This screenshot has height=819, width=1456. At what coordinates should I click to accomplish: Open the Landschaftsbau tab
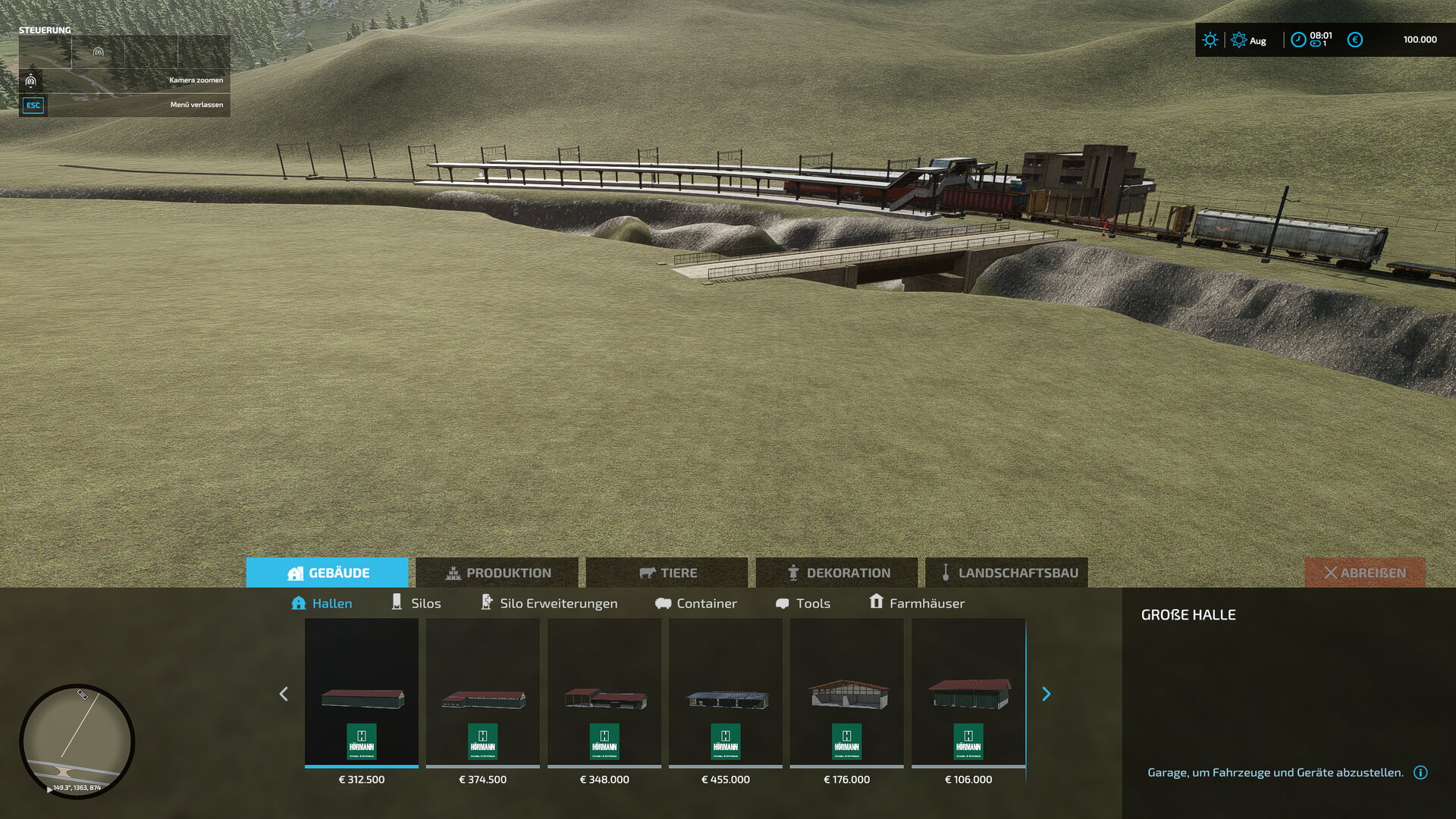[x=1007, y=573]
